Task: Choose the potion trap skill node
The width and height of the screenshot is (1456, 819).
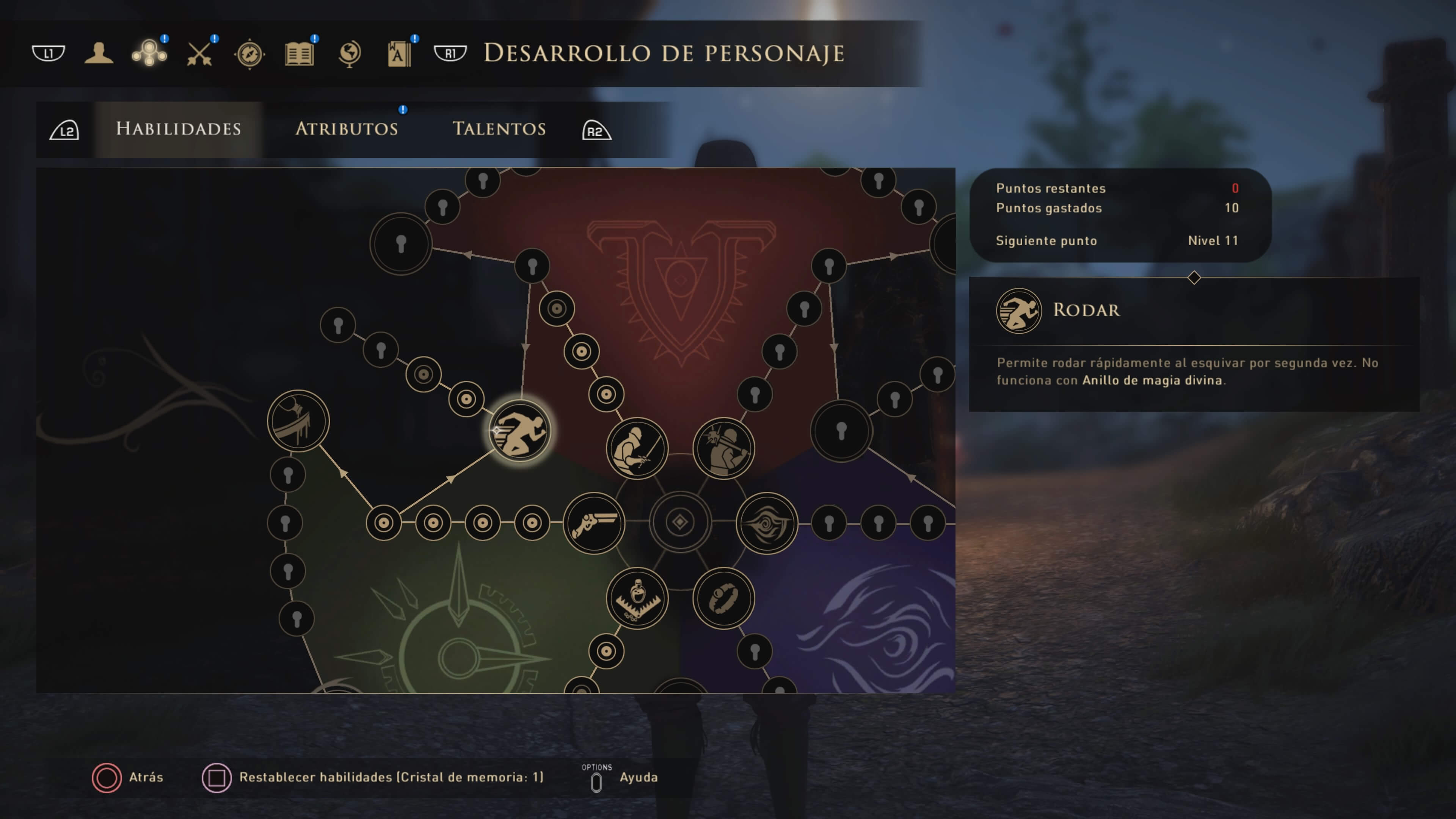Action: tap(637, 598)
